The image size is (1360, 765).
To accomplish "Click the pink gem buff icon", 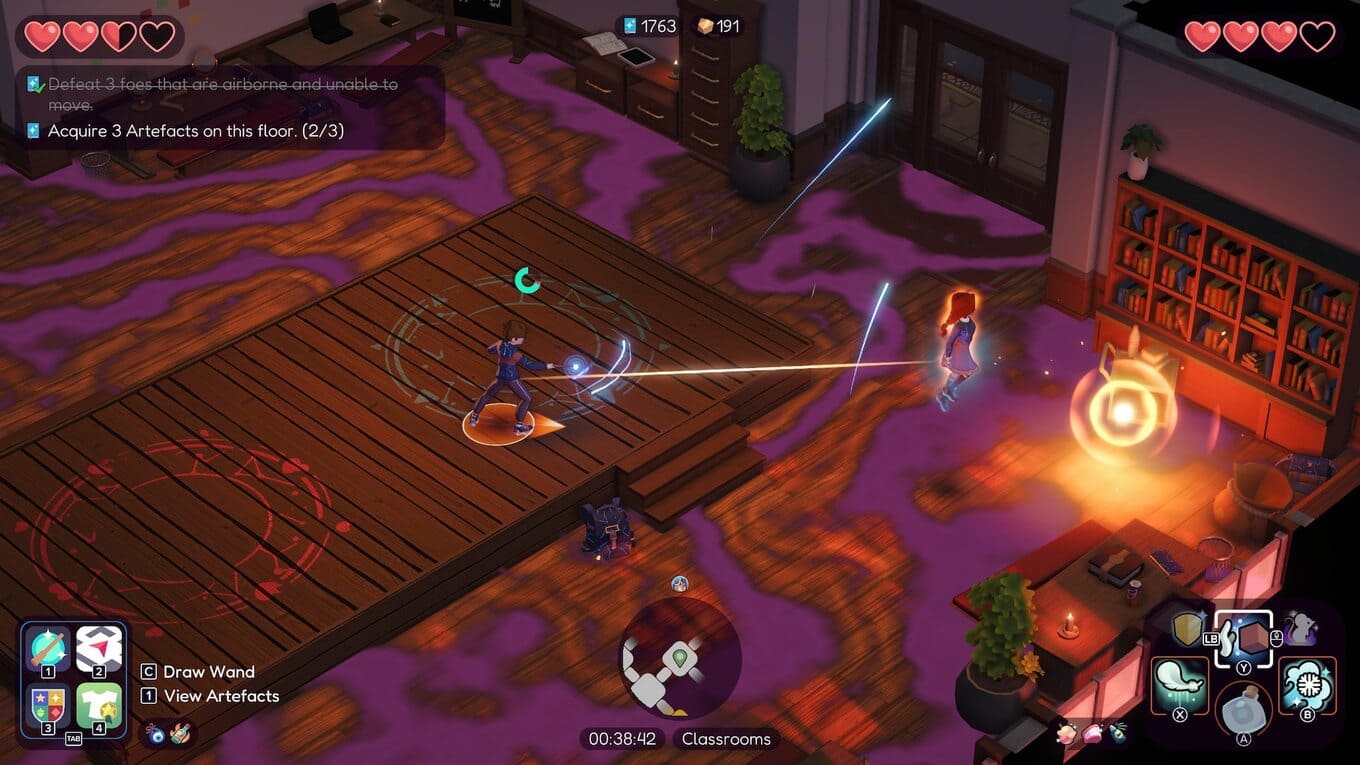I will pyautogui.click(x=1092, y=735).
